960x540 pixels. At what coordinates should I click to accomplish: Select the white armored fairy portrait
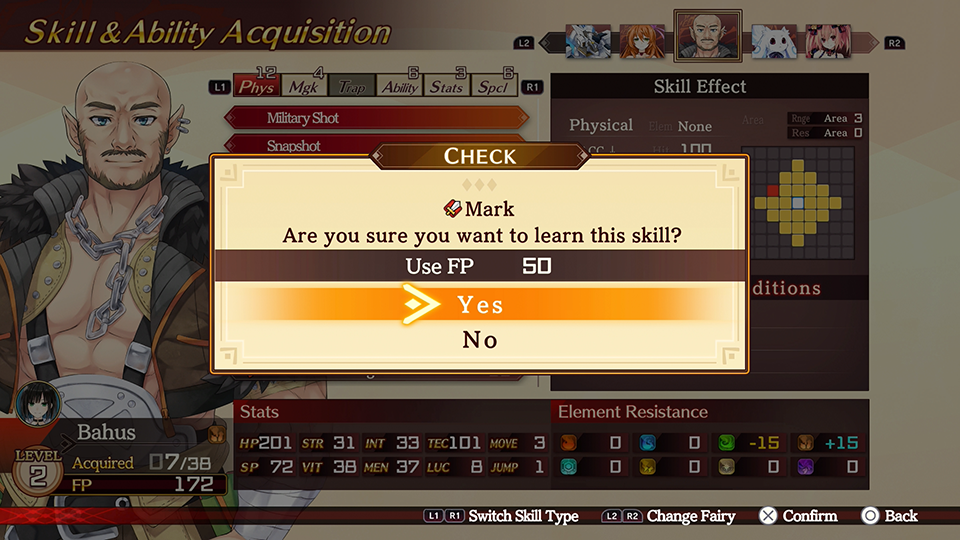click(x=588, y=41)
